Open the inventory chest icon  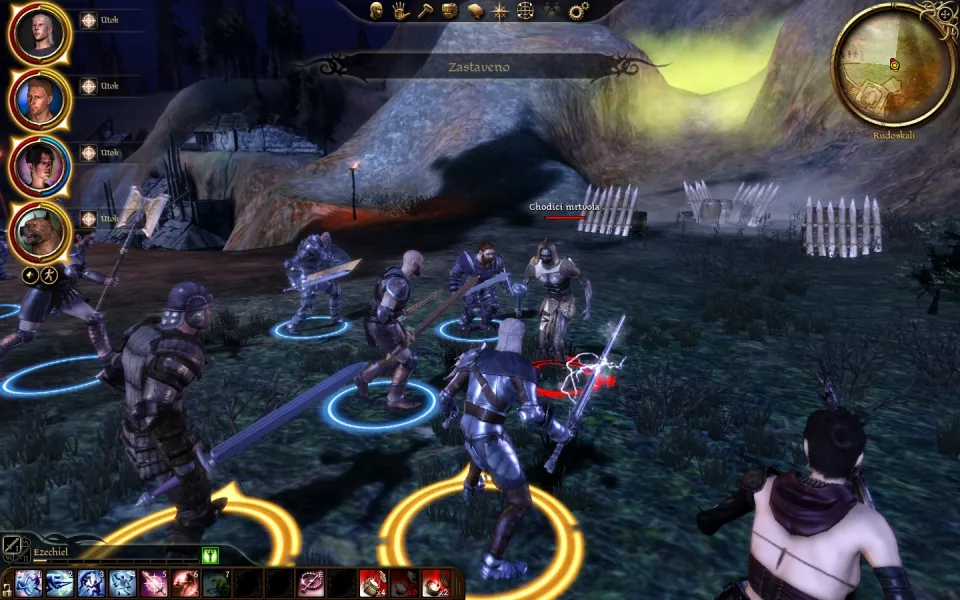pos(449,11)
